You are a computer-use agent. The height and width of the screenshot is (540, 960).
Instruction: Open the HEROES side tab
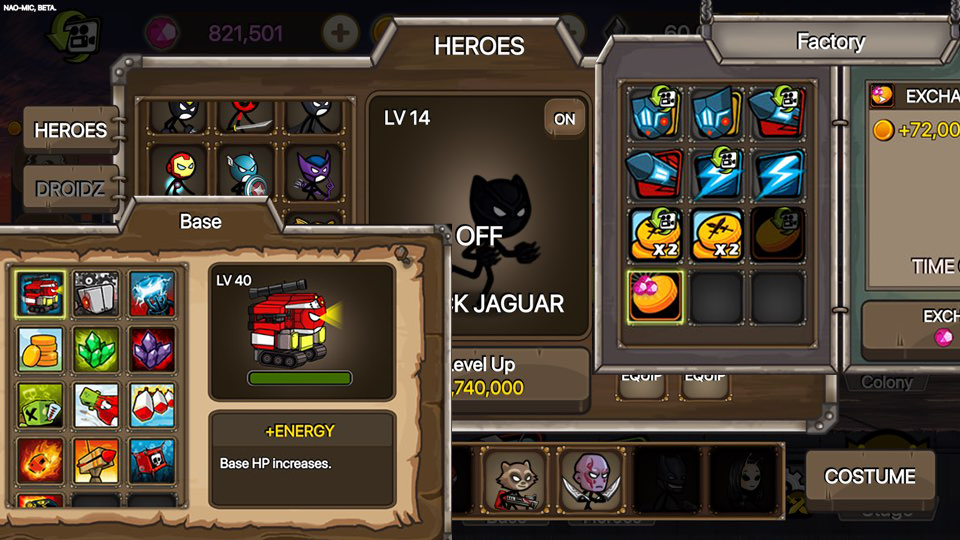tap(70, 130)
